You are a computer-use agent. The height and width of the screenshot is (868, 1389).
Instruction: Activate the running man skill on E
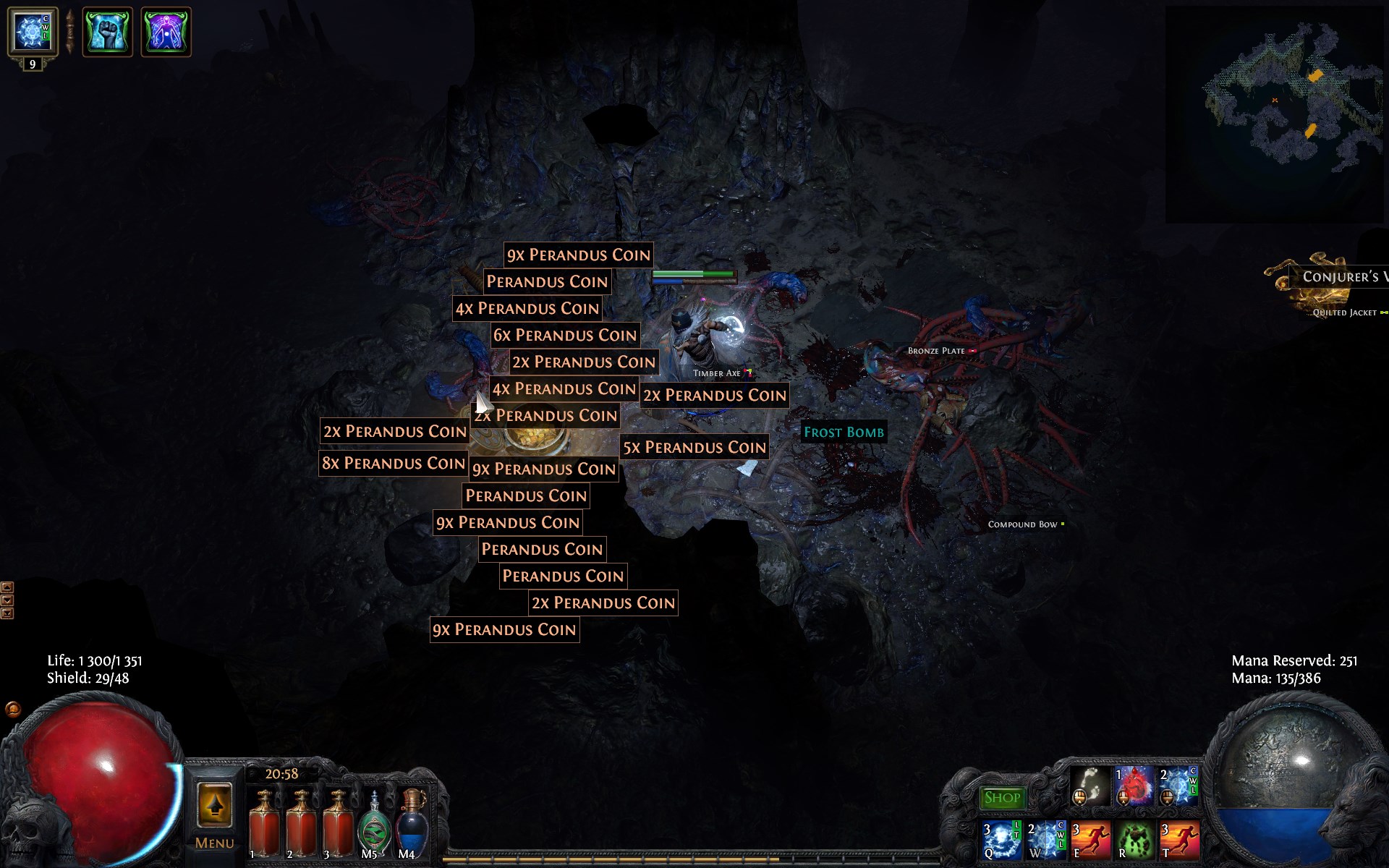(1090, 839)
